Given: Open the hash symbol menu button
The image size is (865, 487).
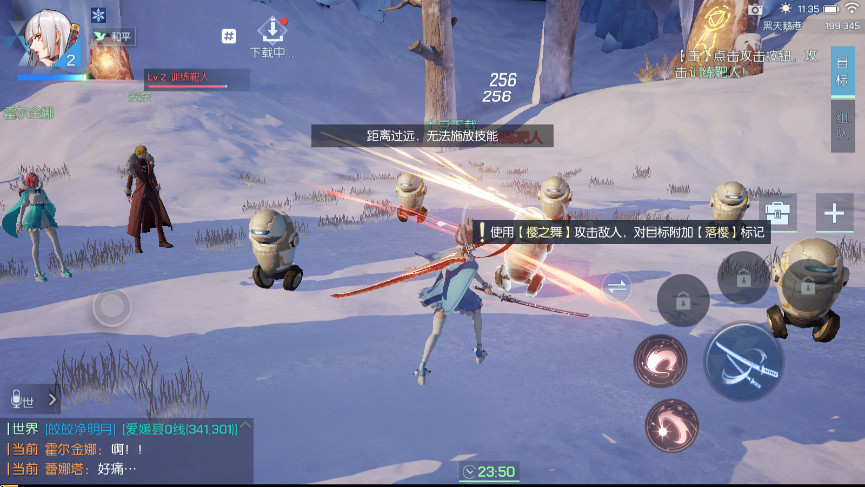Looking at the screenshot, I should pyautogui.click(x=229, y=36).
